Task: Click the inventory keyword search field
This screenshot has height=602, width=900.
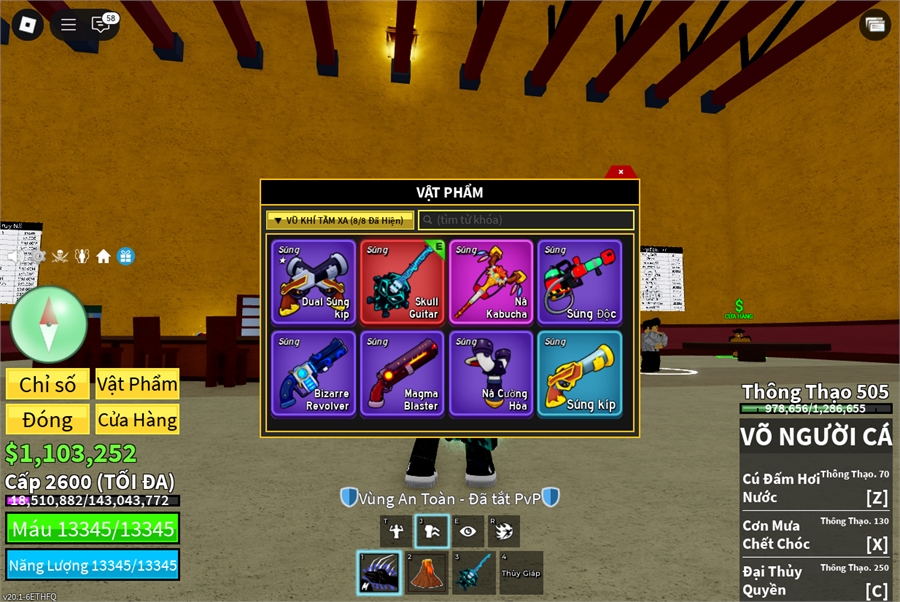Action: click(x=526, y=220)
